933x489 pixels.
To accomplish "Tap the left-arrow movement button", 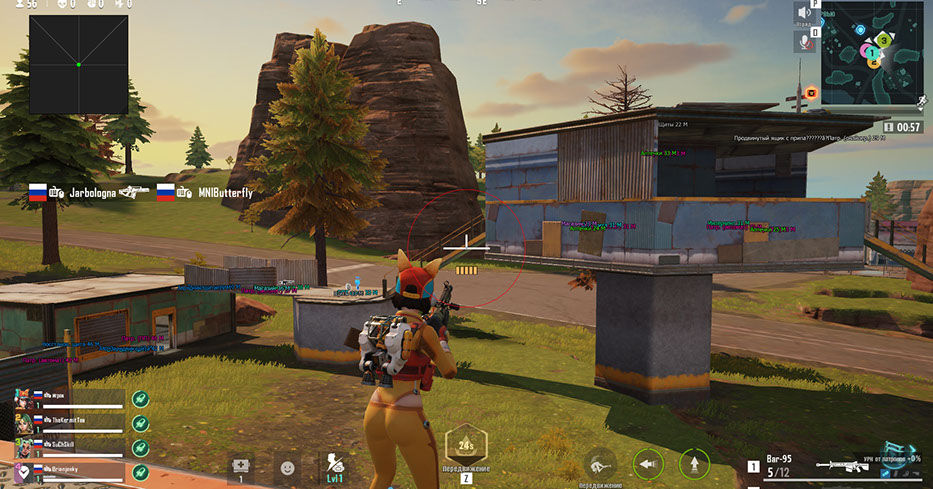I will tap(648, 464).
